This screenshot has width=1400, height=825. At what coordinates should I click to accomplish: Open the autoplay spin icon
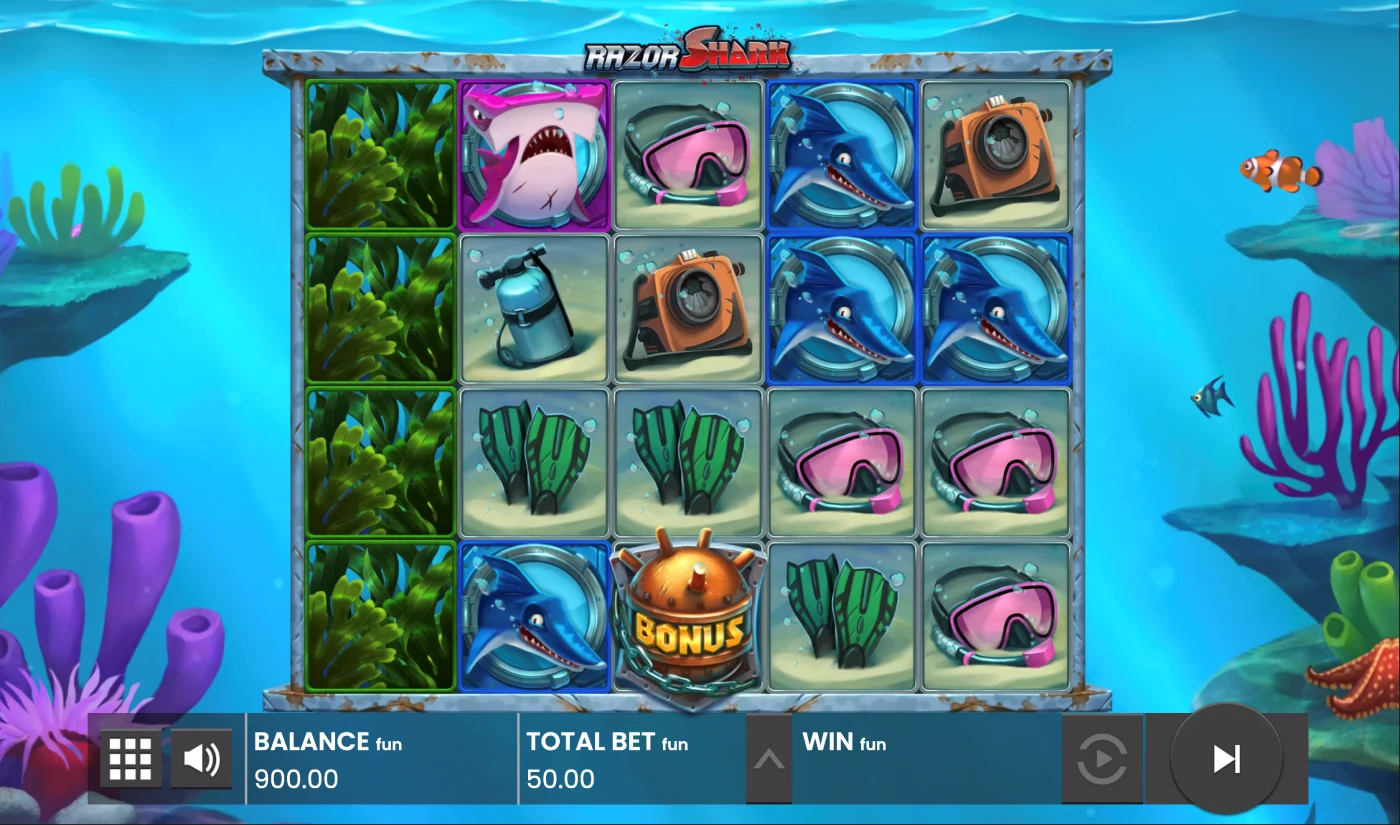(x=1103, y=758)
